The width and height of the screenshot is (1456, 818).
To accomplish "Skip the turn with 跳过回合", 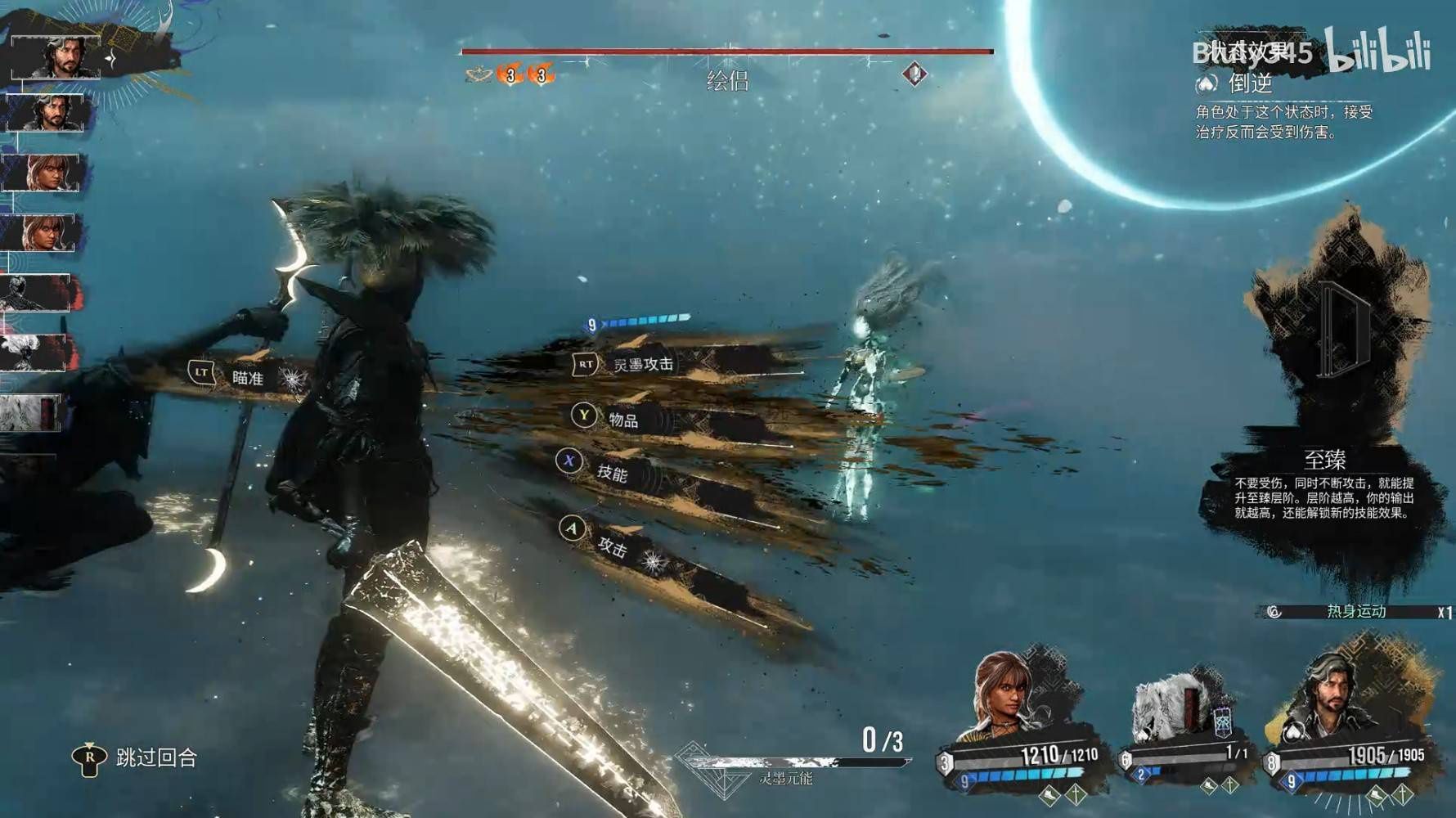I will [x=155, y=758].
